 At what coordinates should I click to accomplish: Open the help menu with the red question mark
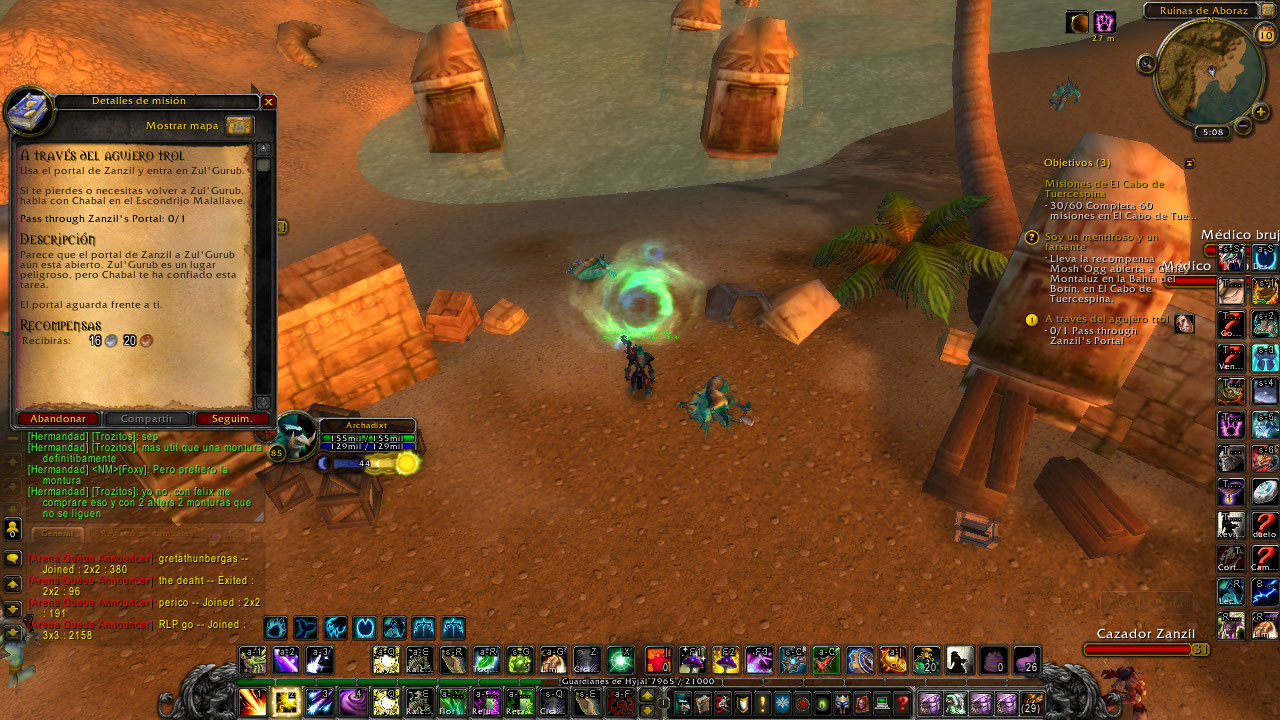click(x=903, y=704)
